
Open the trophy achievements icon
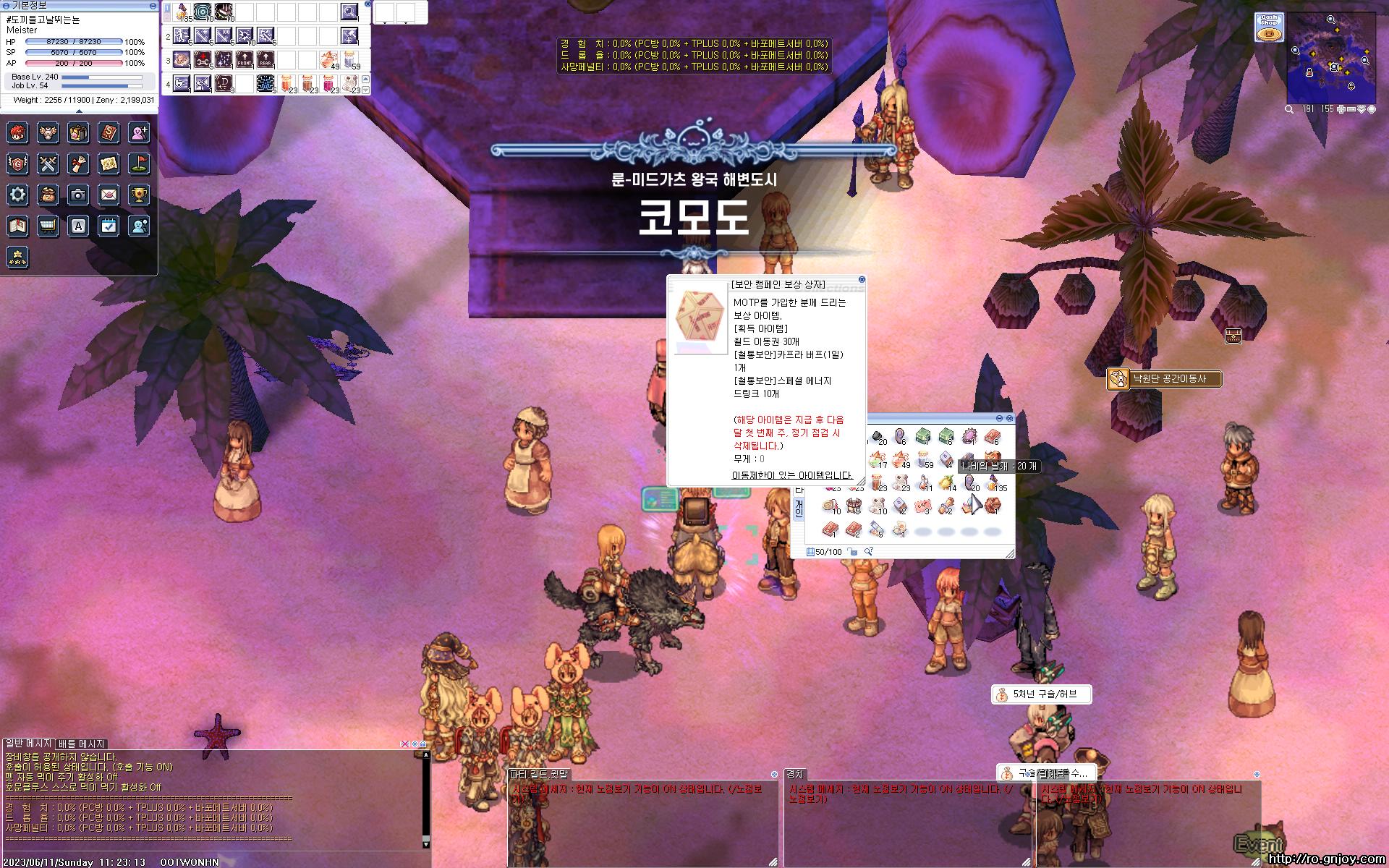(139, 195)
